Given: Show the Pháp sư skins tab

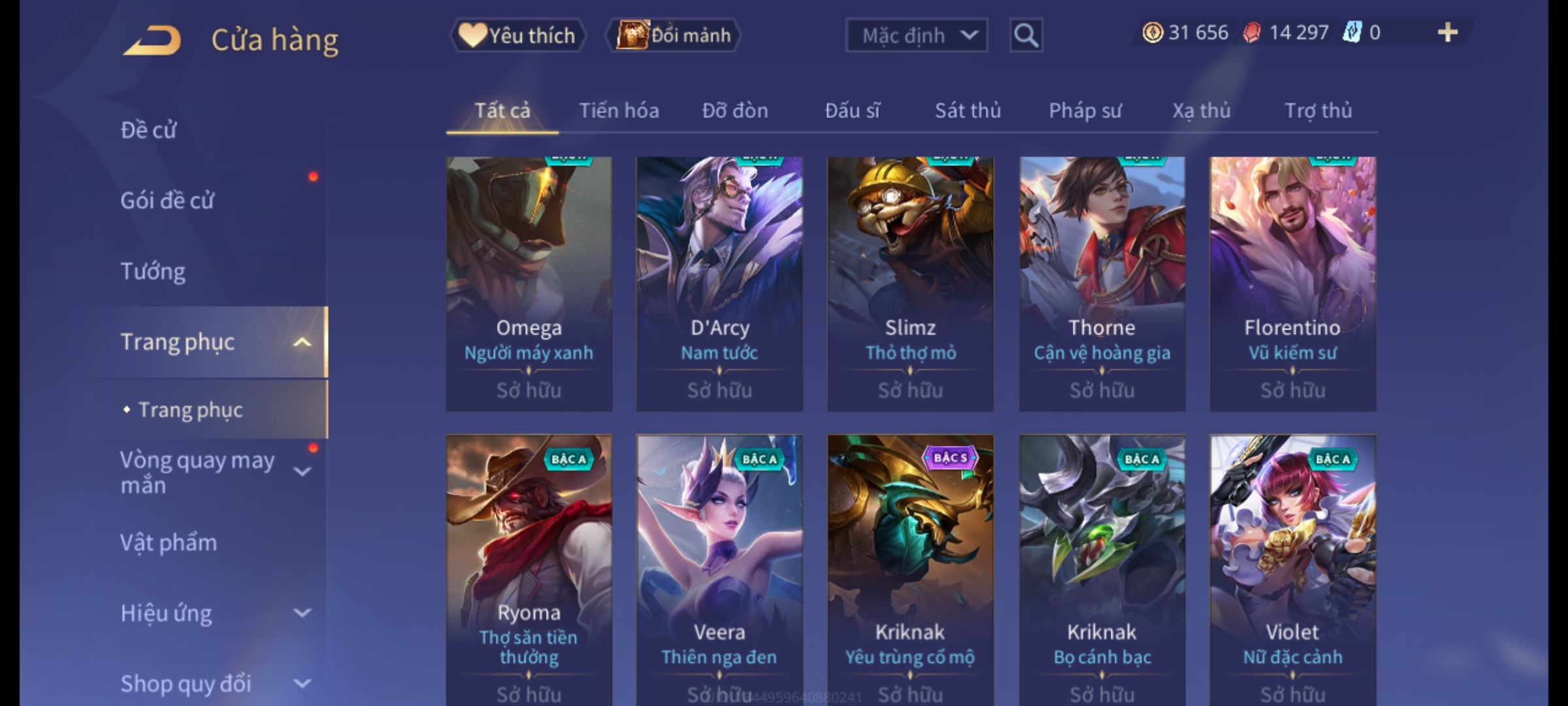Looking at the screenshot, I should (1085, 110).
